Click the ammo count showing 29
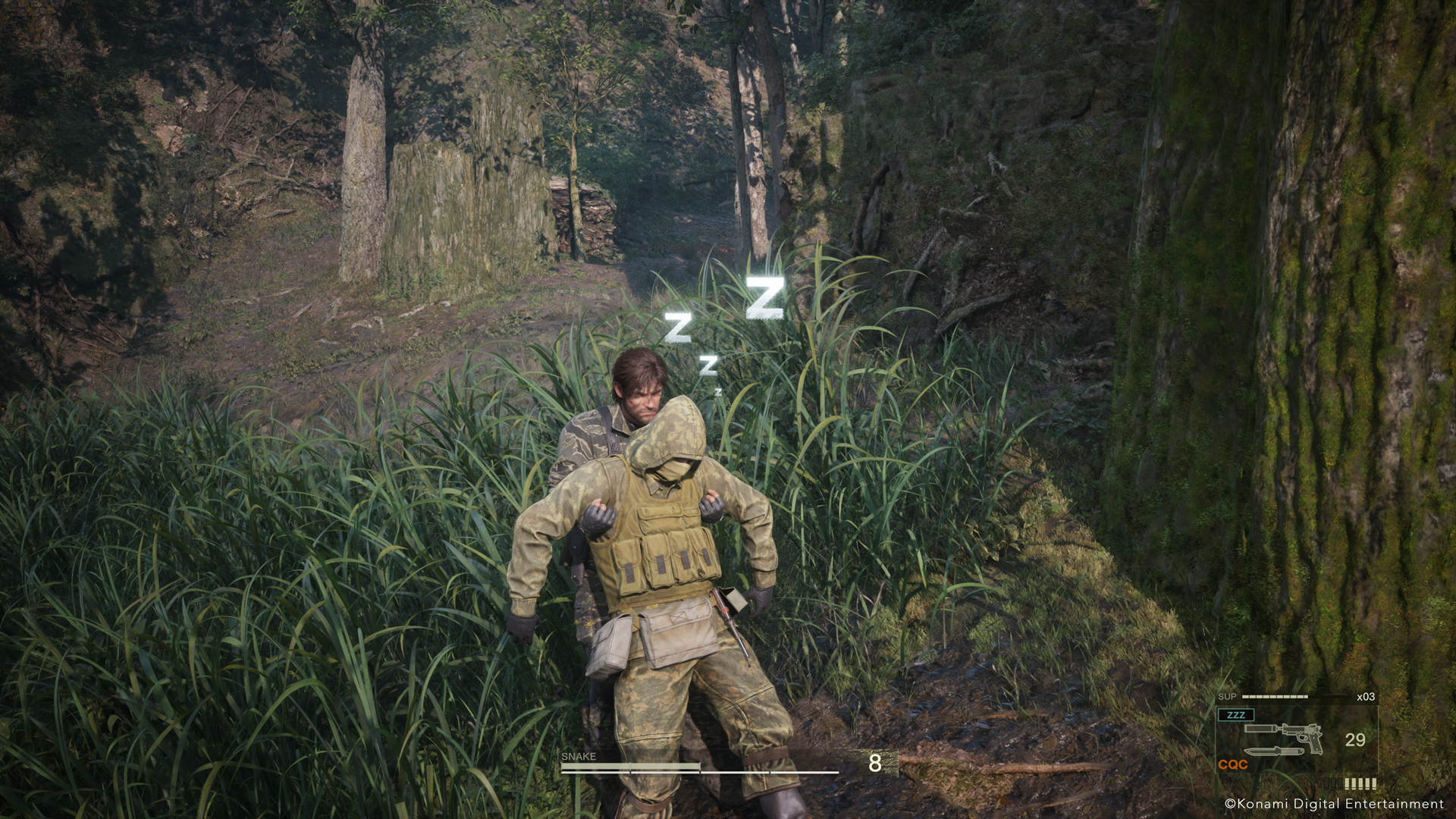Viewport: 1456px width, 819px height. coord(1355,739)
